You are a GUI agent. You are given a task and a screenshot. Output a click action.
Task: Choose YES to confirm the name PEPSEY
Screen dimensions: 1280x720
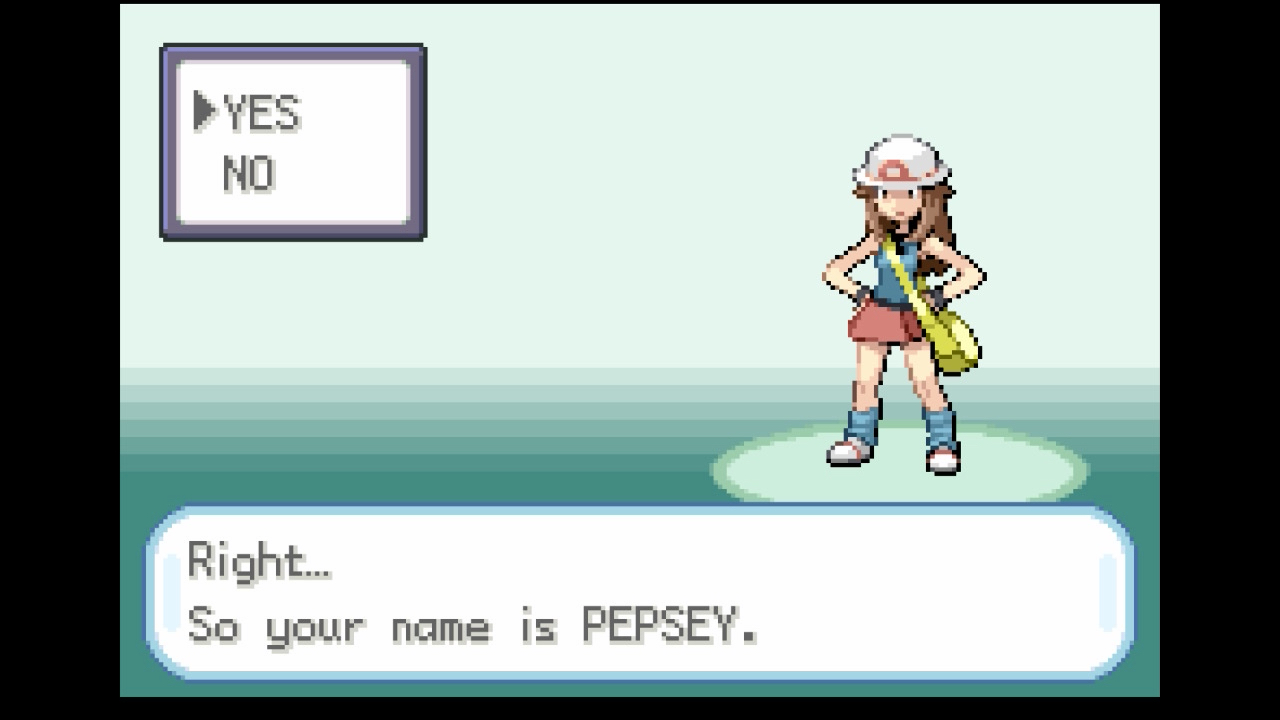(x=260, y=113)
